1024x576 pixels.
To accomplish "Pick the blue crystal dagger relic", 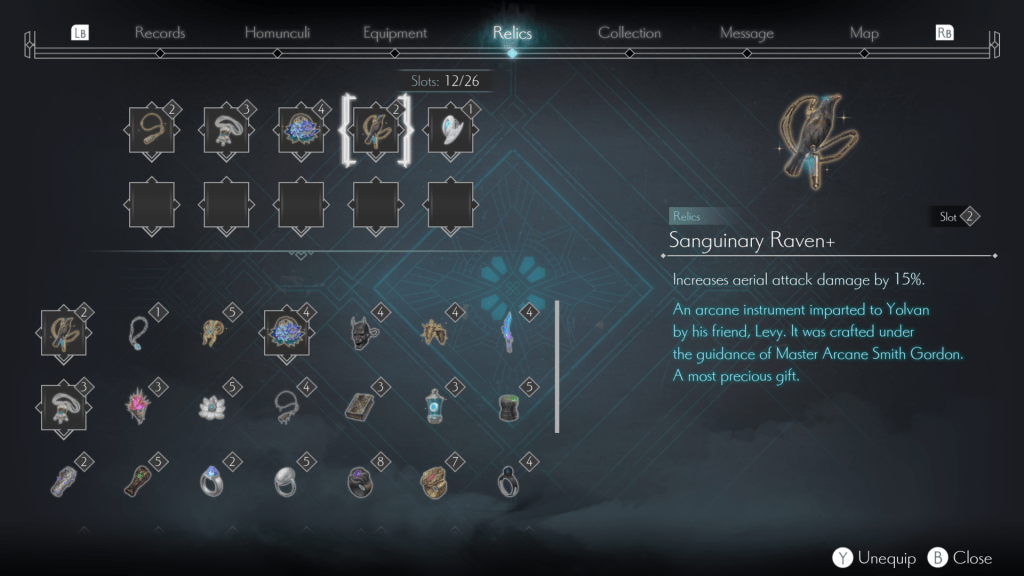I will (509, 332).
